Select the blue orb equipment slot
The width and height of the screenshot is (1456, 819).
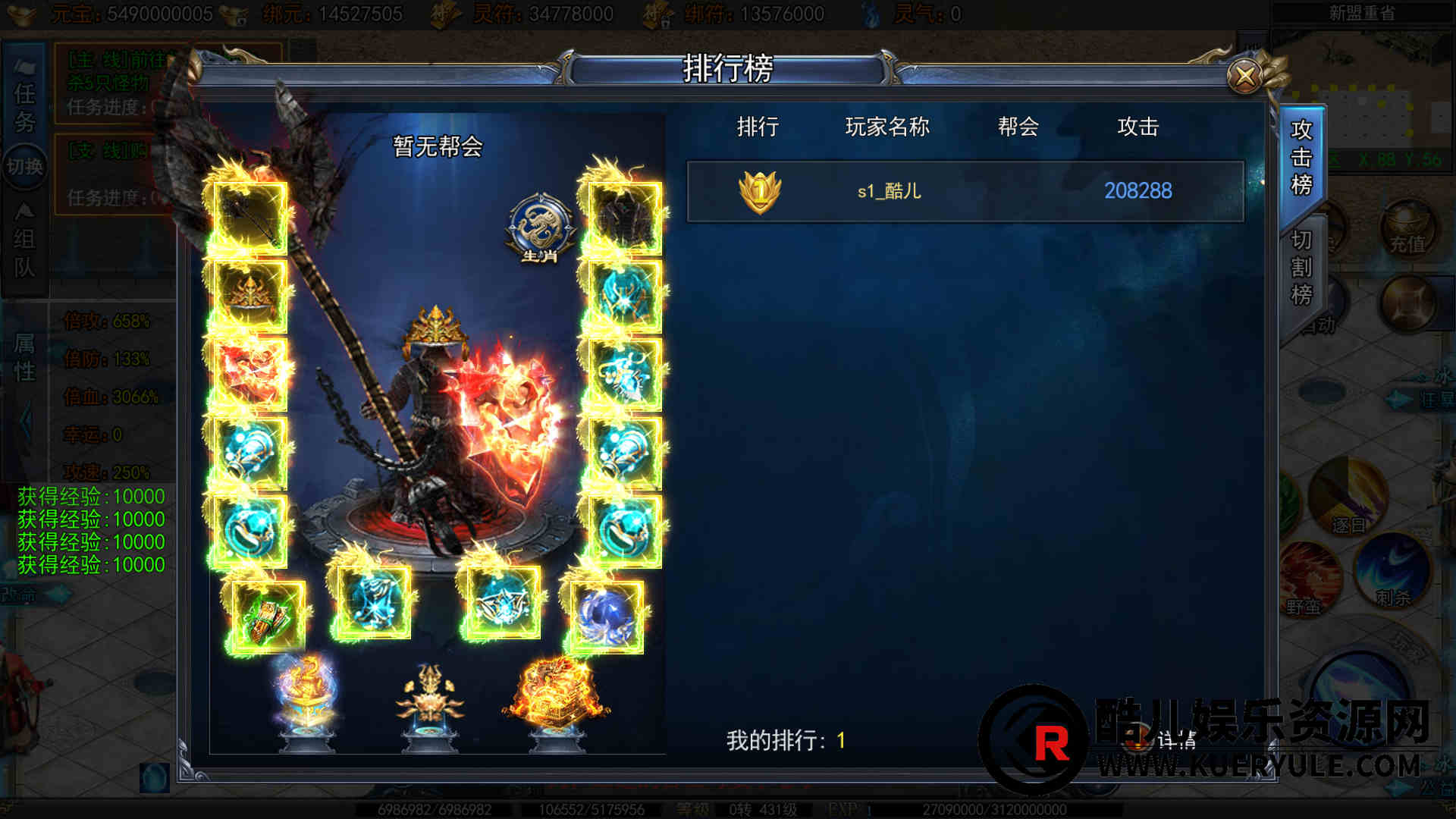[607, 616]
